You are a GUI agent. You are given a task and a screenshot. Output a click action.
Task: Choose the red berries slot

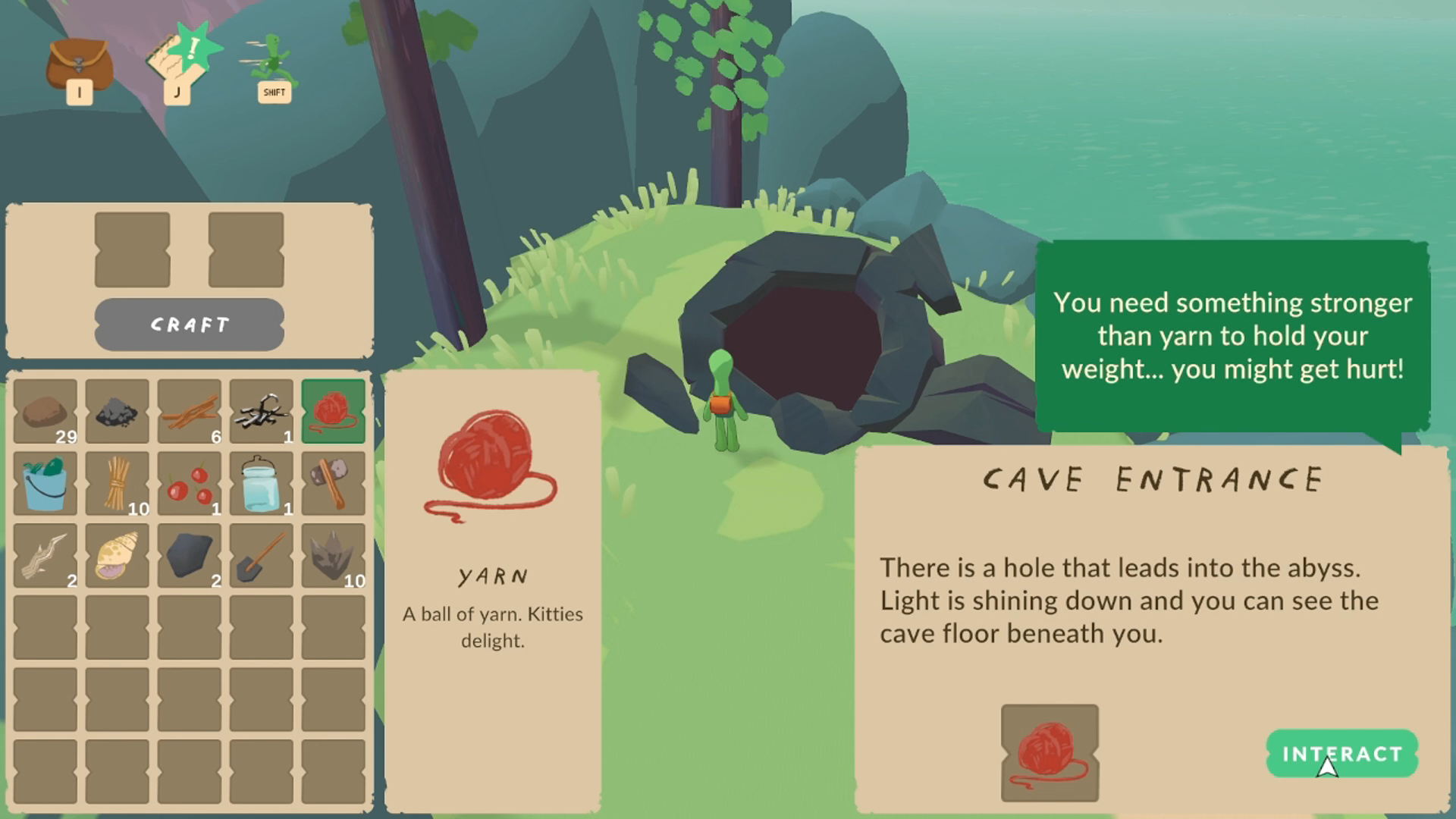[189, 483]
